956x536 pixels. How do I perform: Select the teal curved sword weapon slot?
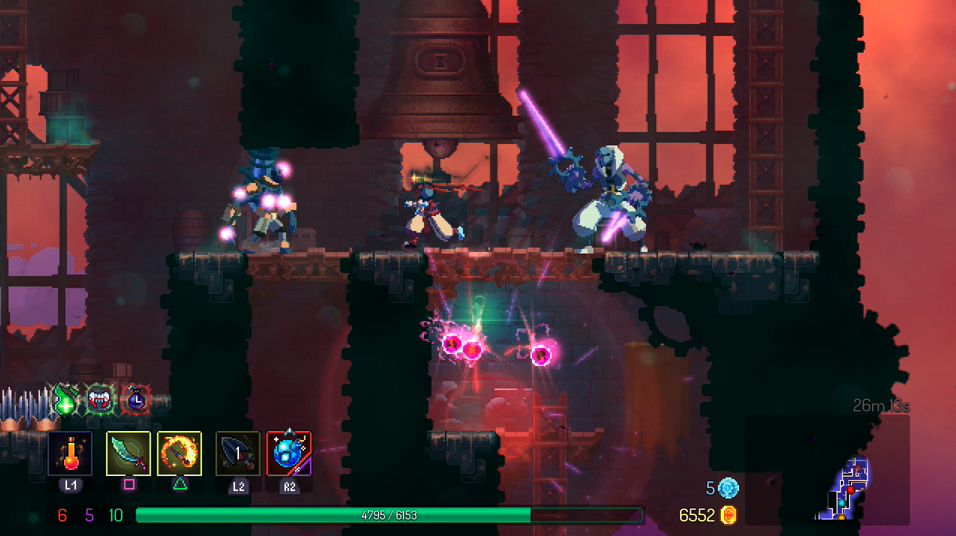128,454
